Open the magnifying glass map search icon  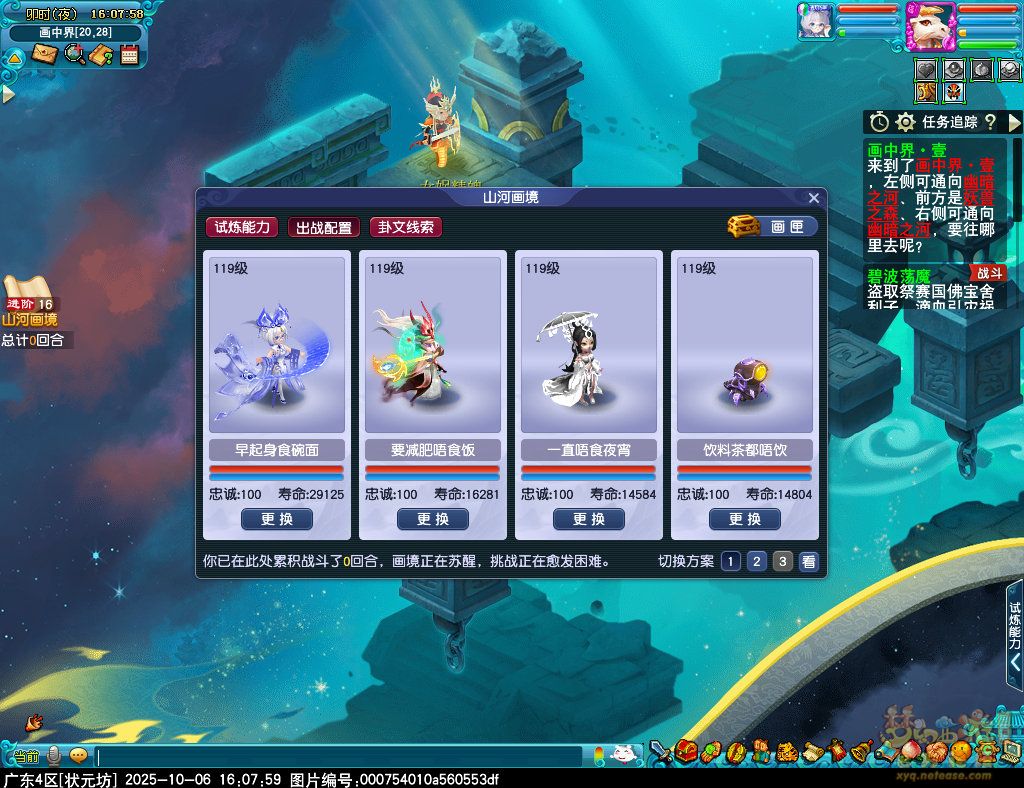[x=74, y=54]
